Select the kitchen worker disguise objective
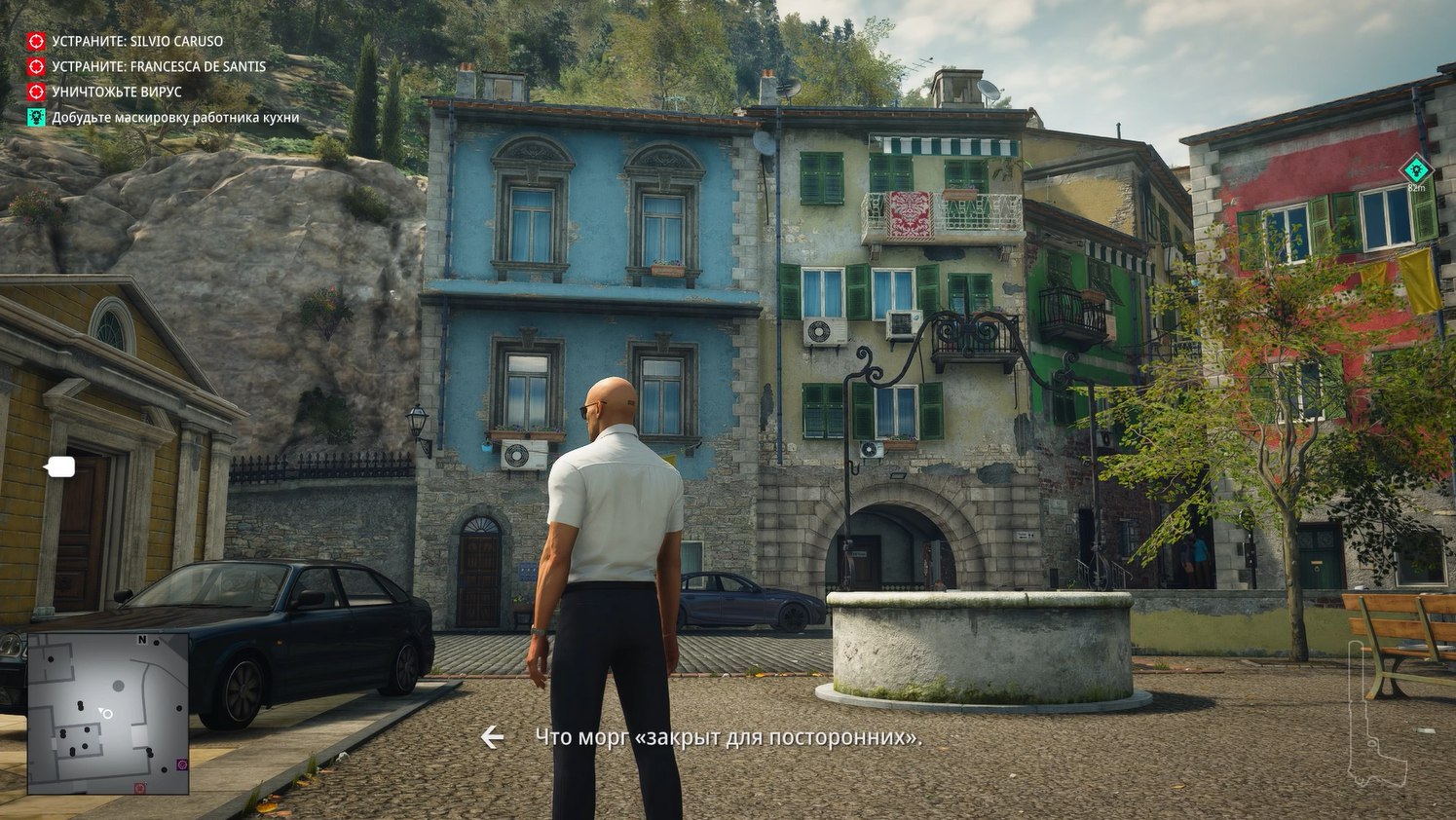The image size is (1456, 820). coord(174,118)
